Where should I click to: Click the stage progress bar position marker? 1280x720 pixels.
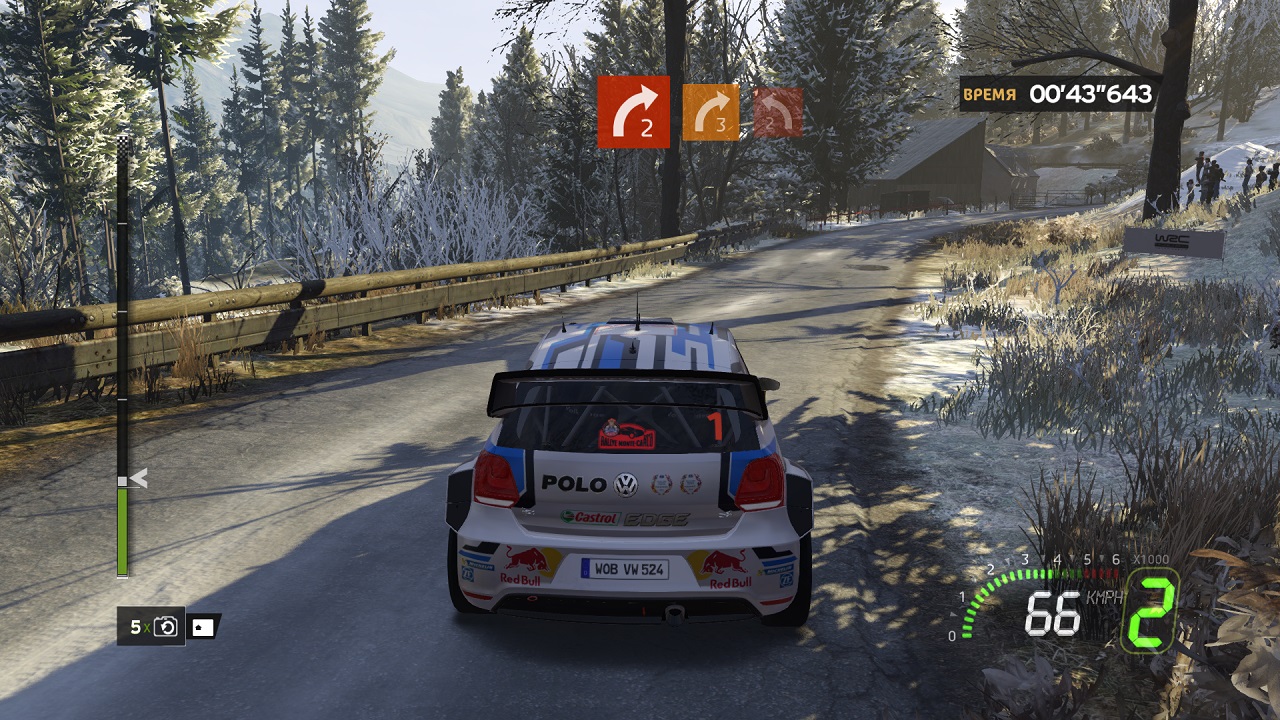coord(137,479)
